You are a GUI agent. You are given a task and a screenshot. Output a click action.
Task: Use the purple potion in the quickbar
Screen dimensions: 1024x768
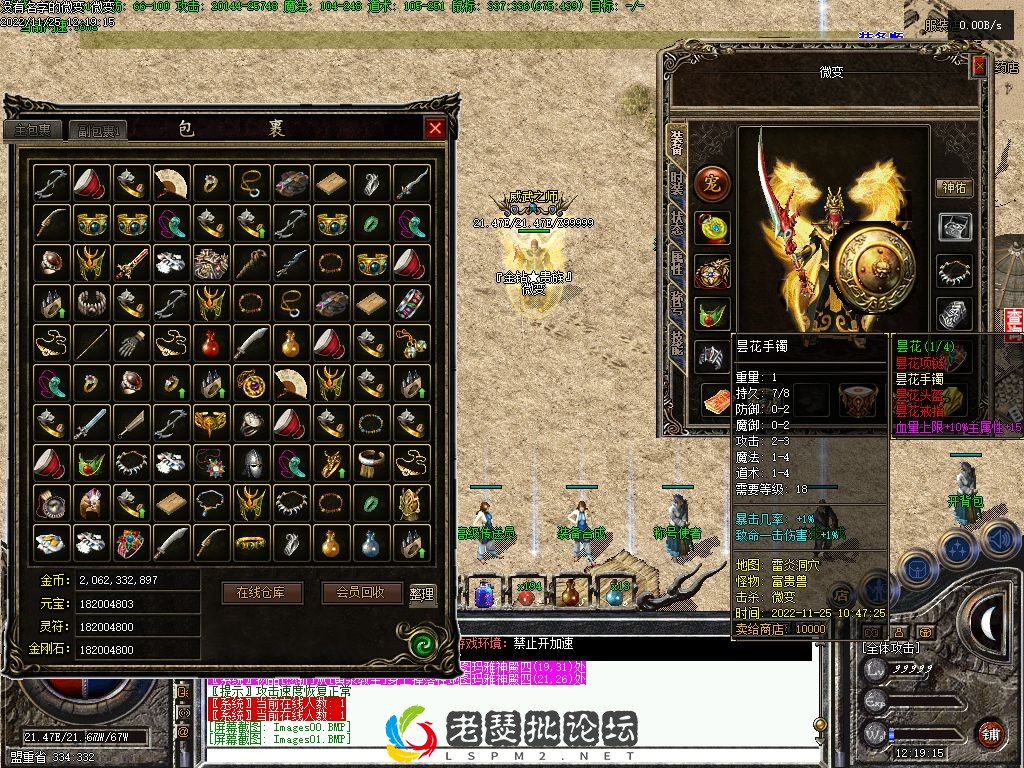484,594
